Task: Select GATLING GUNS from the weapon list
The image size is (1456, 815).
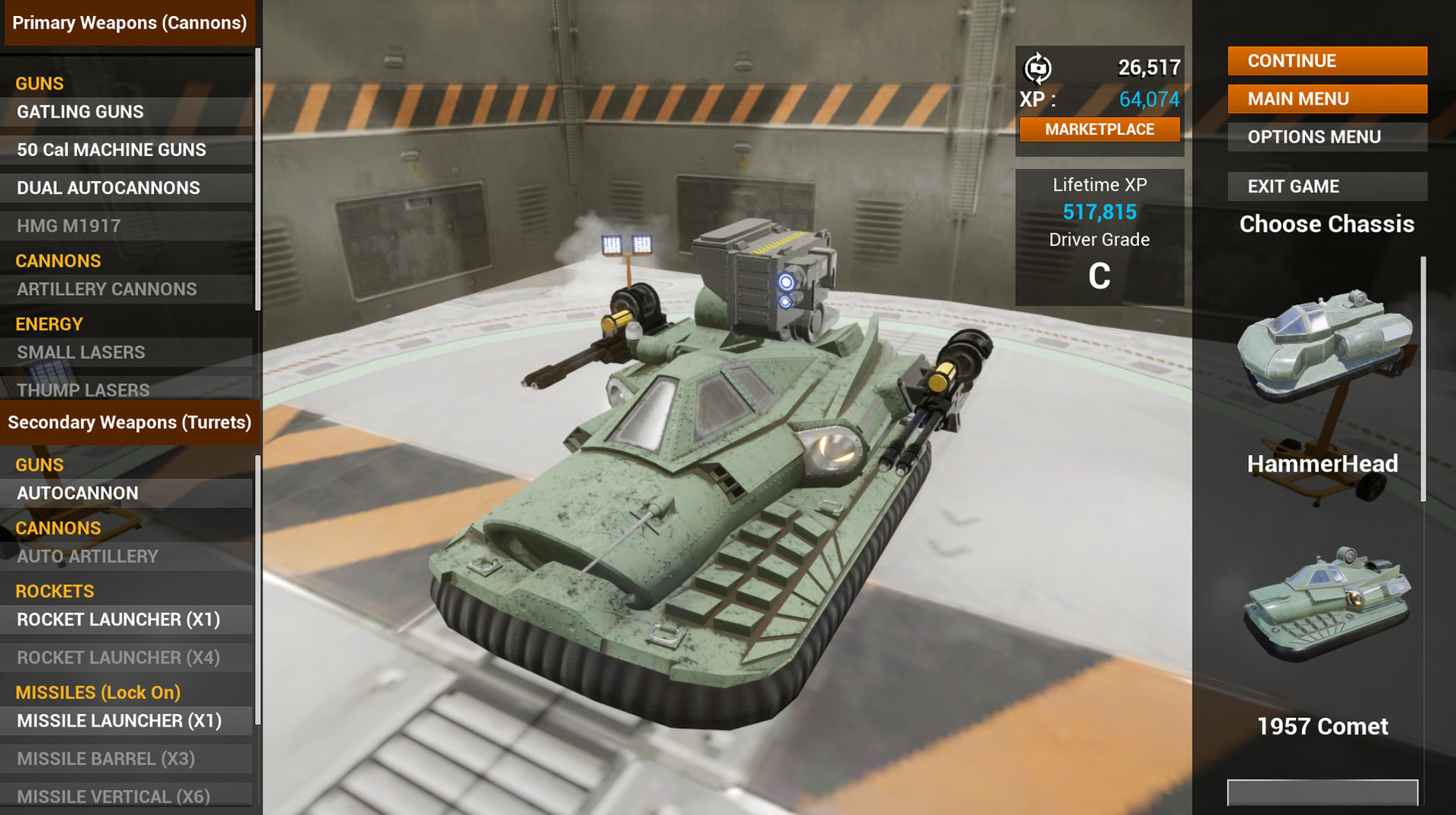Action: pyautogui.click(x=80, y=111)
